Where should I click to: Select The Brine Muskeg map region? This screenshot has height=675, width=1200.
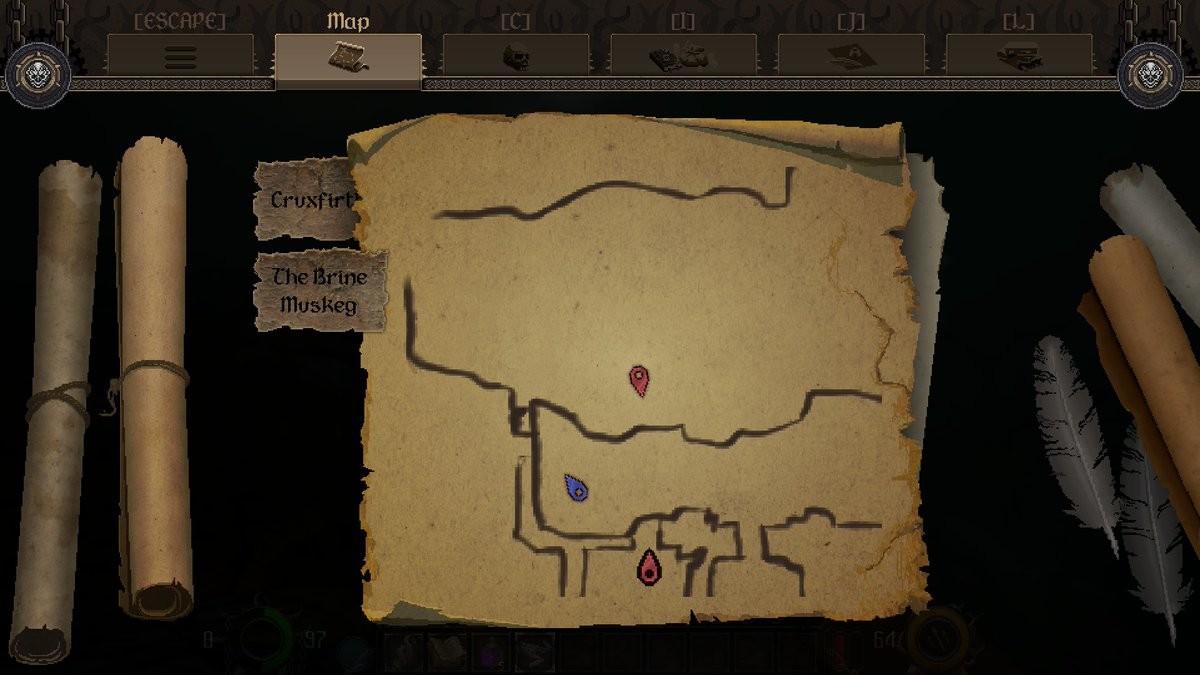coord(319,291)
